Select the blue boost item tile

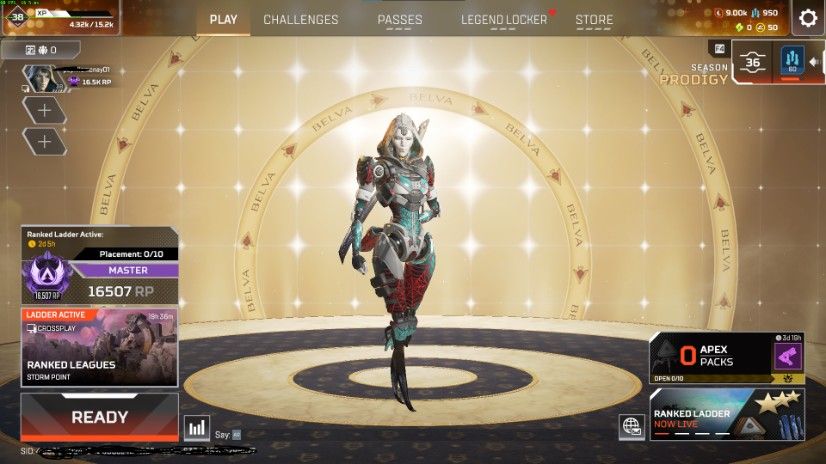[793, 62]
